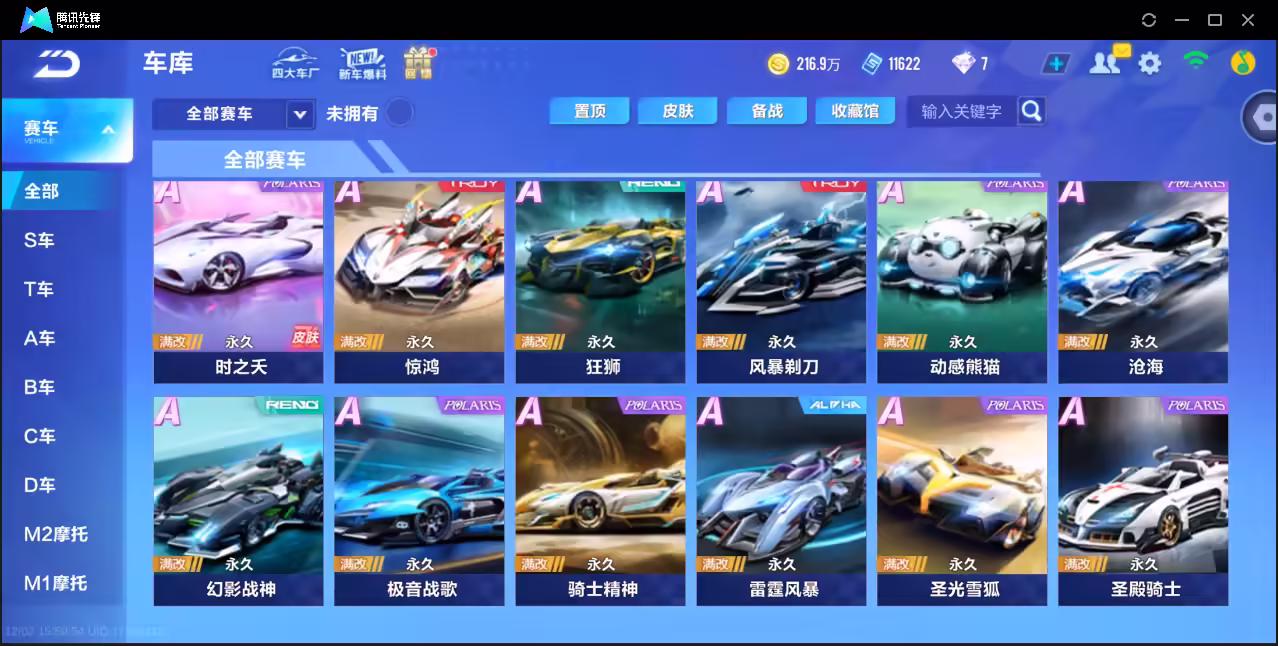
Task: Open the 皮肤 skins button
Action: 677,111
